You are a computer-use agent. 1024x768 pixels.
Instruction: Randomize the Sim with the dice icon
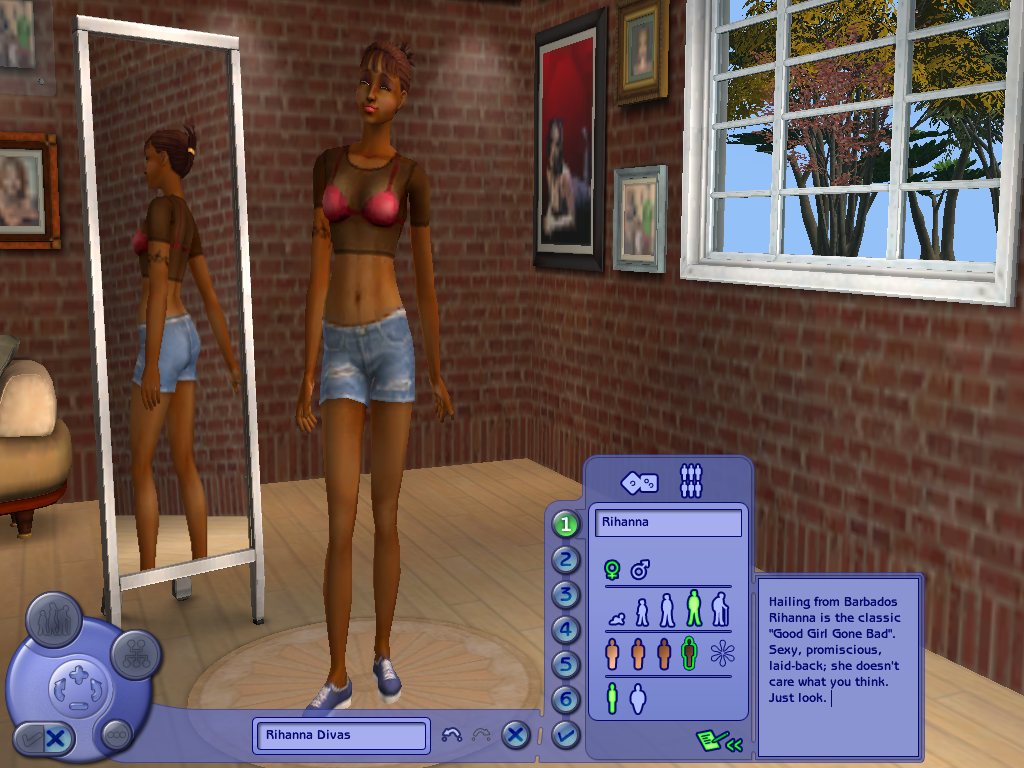[x=639, y=482]
